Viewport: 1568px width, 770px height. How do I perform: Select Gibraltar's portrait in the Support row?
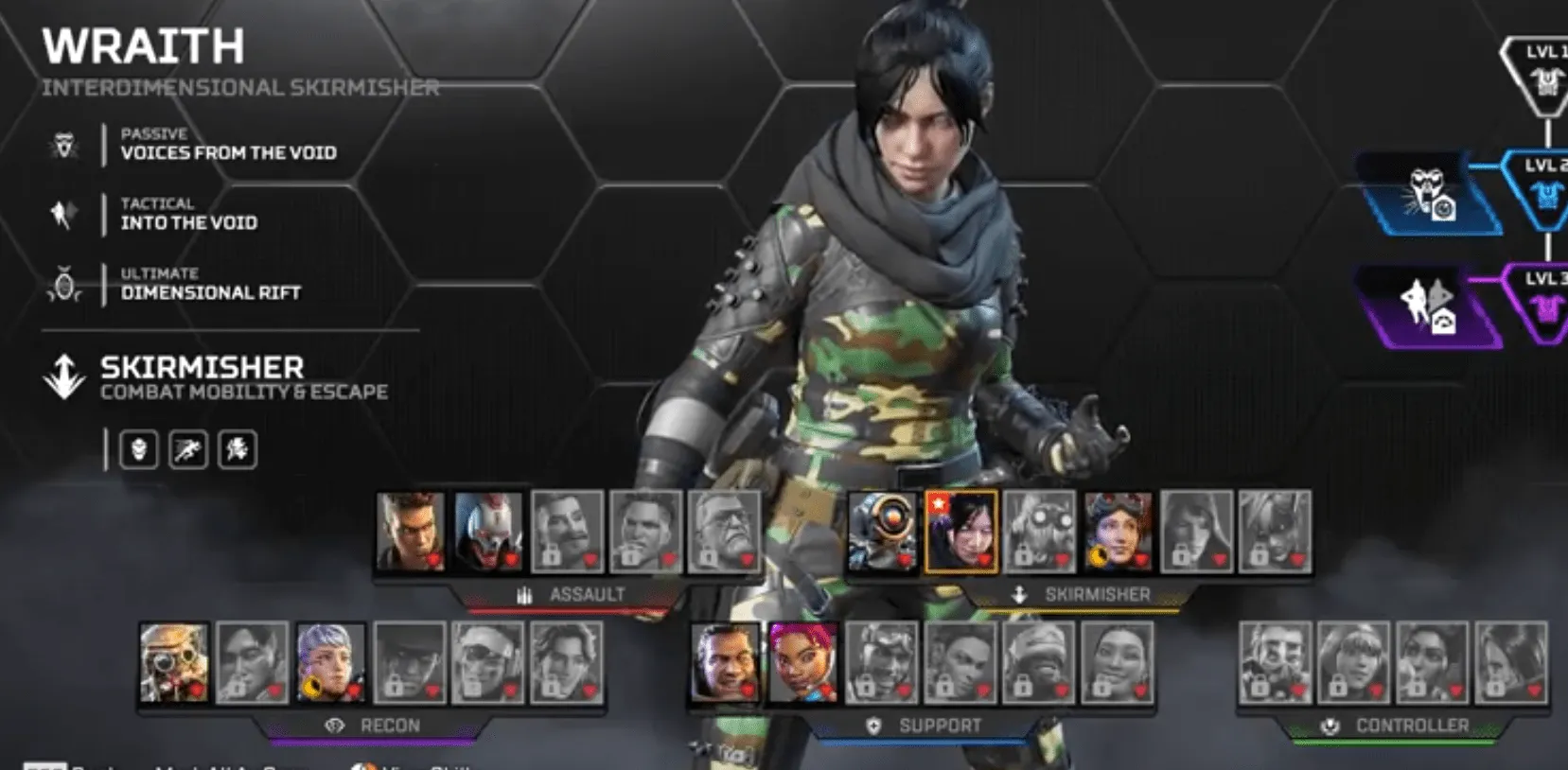click(724, 664)
